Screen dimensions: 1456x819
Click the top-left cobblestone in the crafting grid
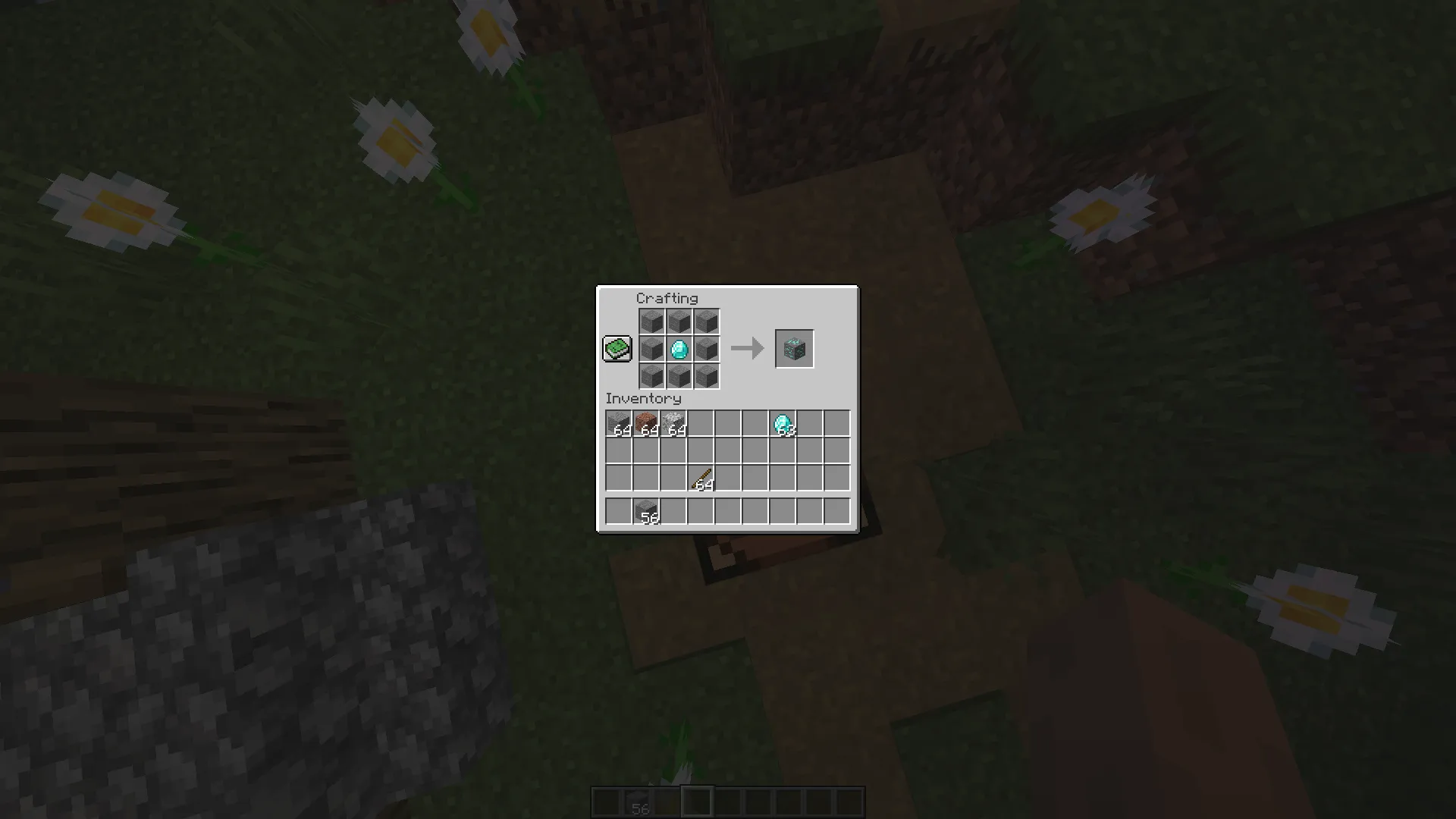click(x=652, y=322)
